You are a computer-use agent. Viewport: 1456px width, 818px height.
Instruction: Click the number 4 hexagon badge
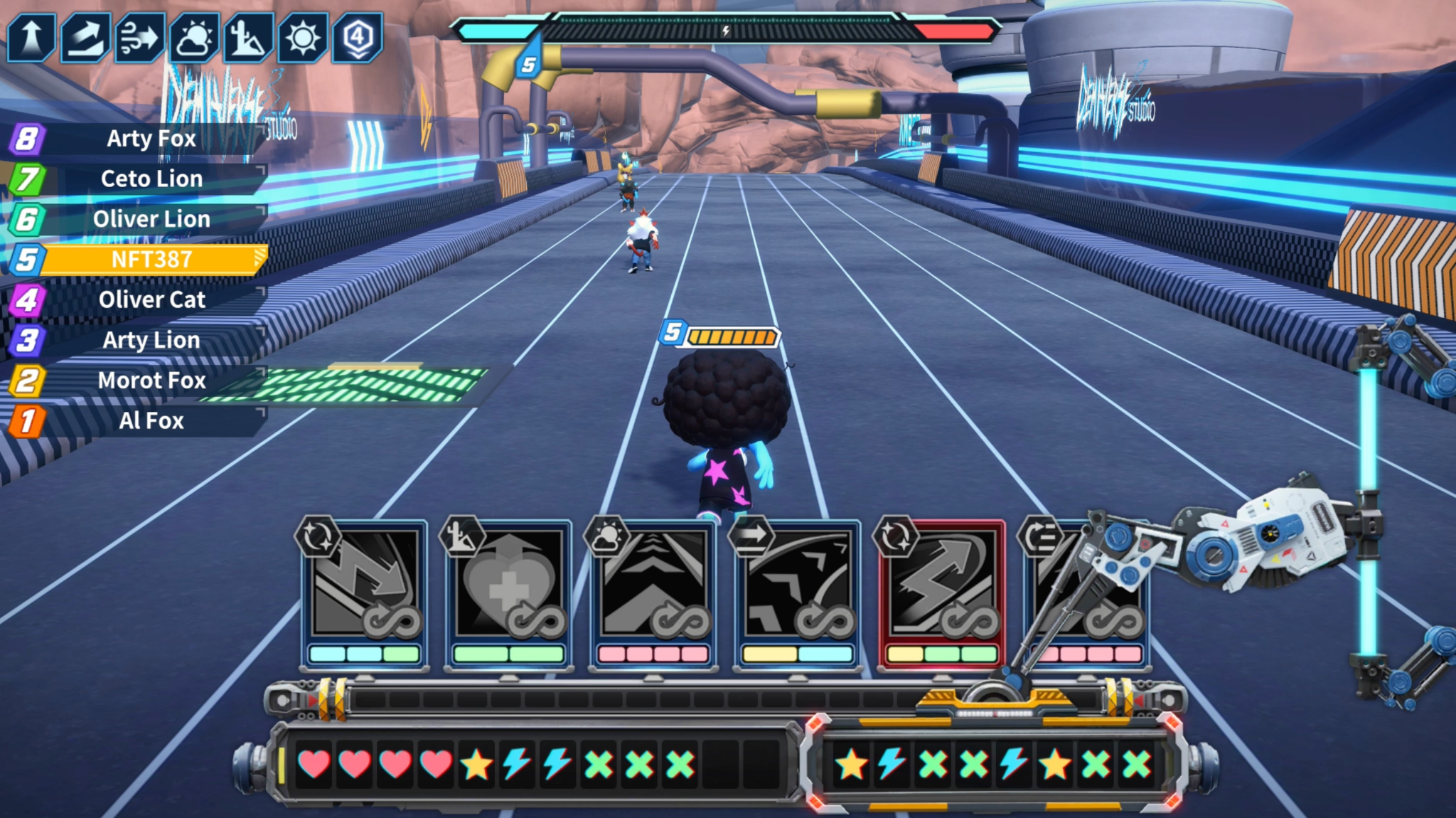(x=357, y=37)
